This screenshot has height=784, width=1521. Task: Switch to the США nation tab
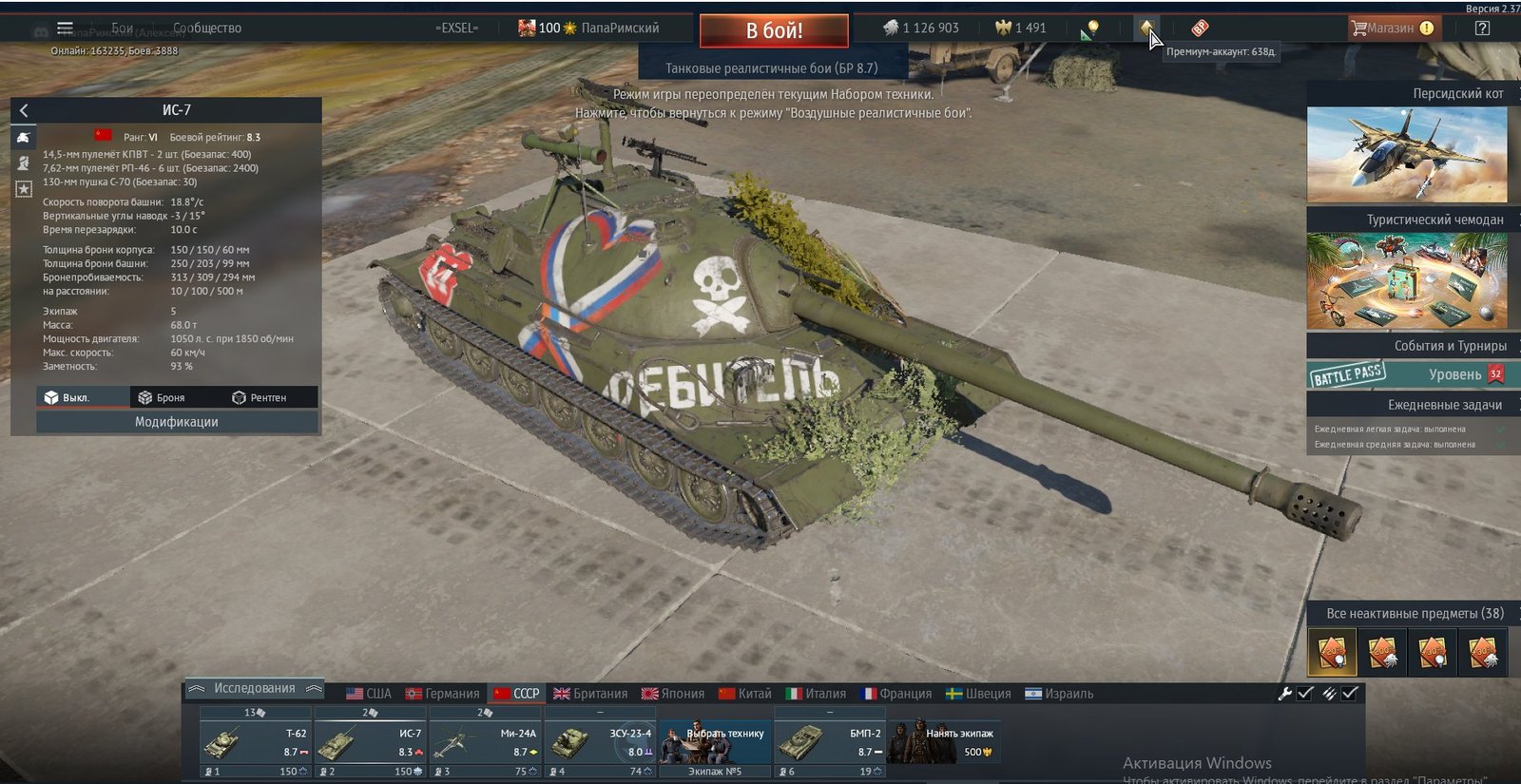point(369,694)
